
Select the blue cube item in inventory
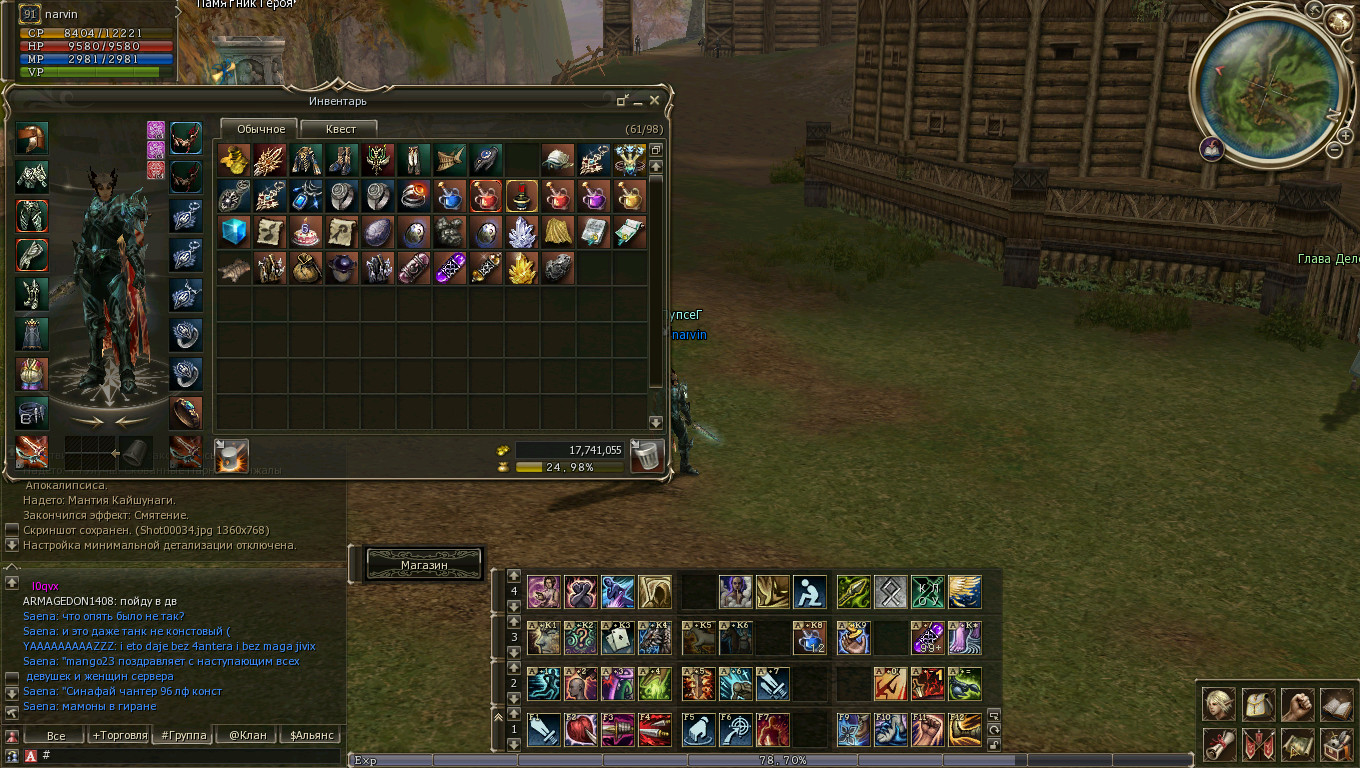pyautogui.click(x=234, y=232)
